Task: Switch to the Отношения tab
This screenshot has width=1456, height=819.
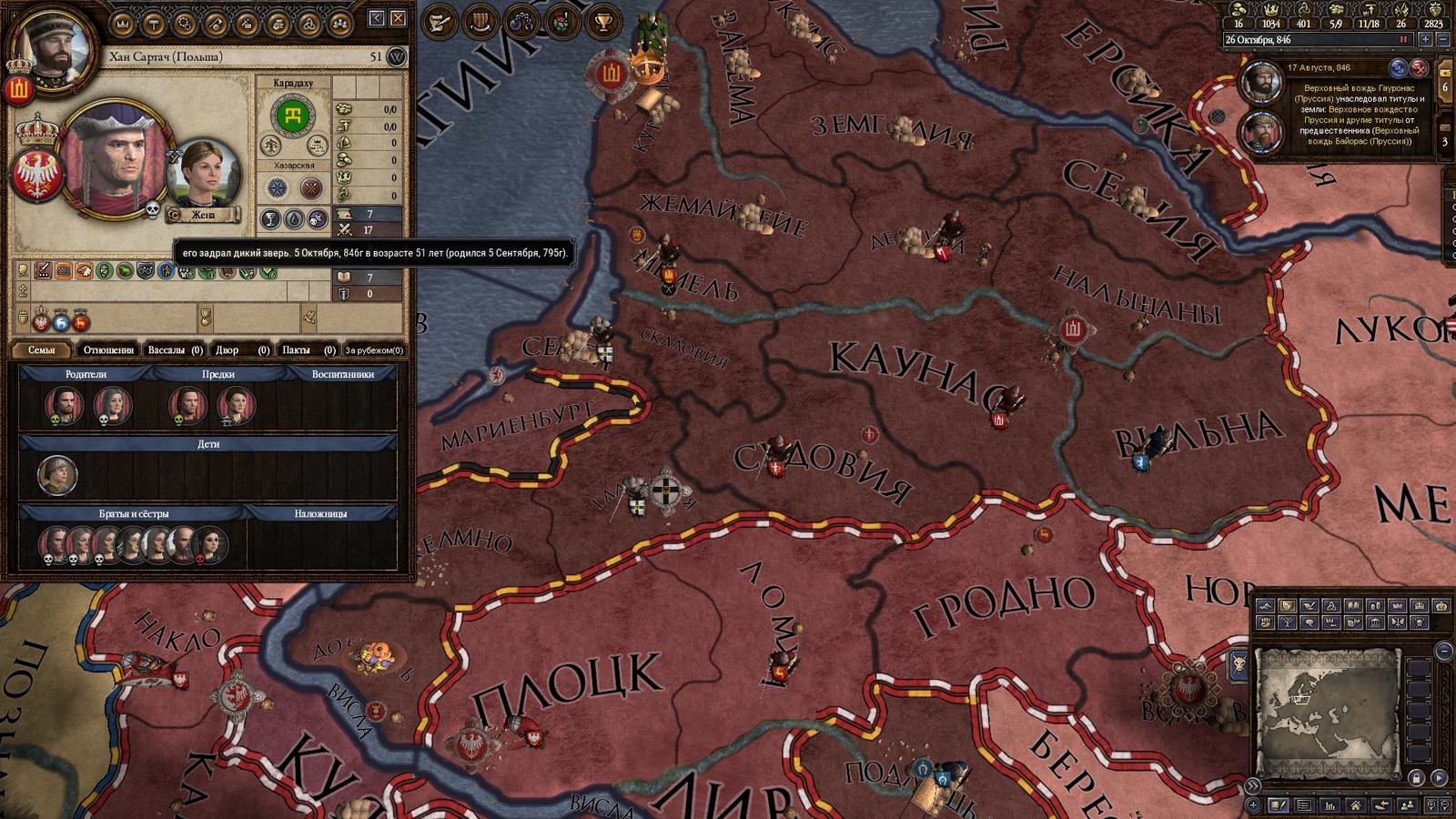Action: (107, 349)
